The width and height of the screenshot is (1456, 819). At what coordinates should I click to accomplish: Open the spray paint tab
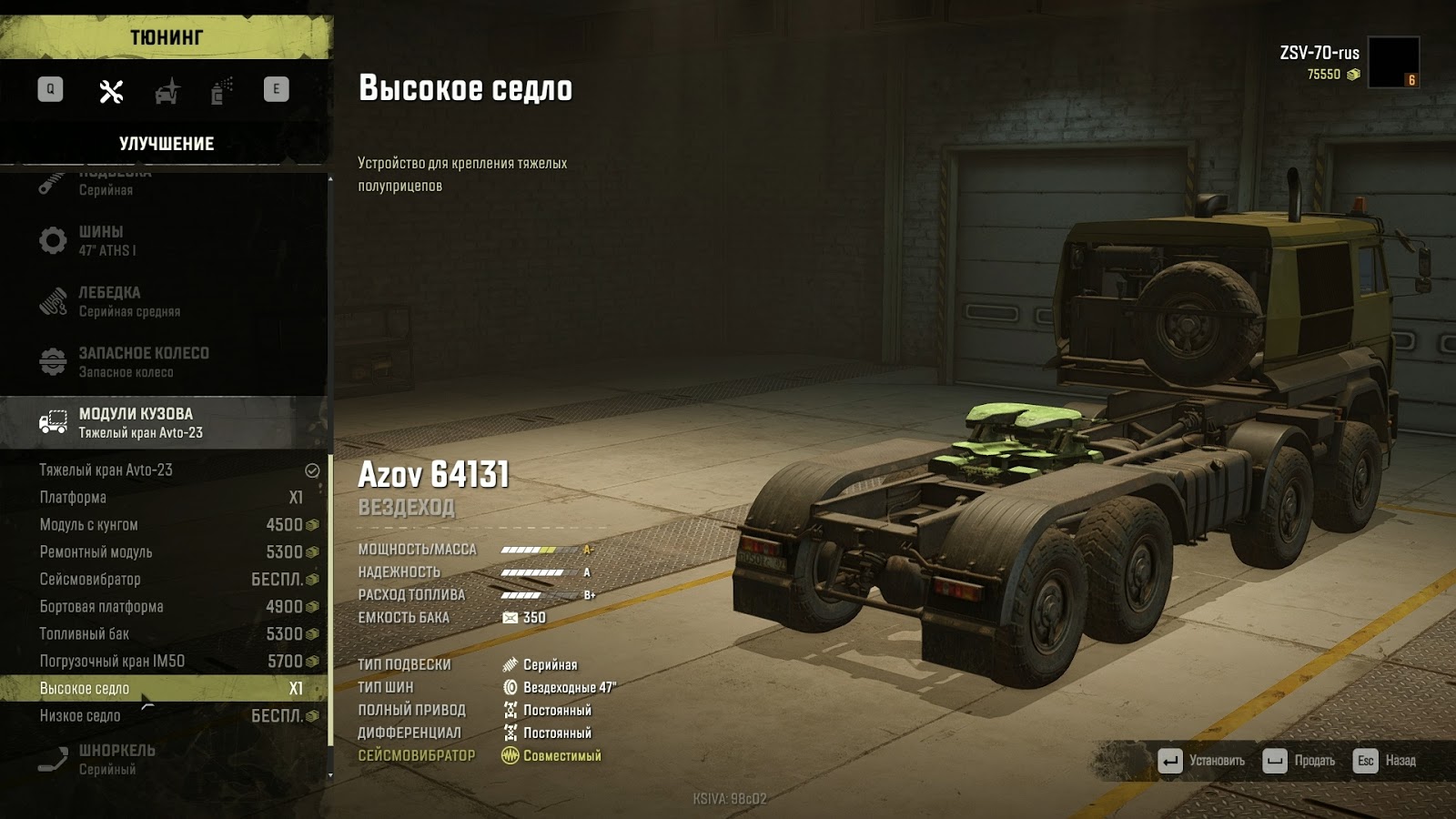[x=222, y=91]
